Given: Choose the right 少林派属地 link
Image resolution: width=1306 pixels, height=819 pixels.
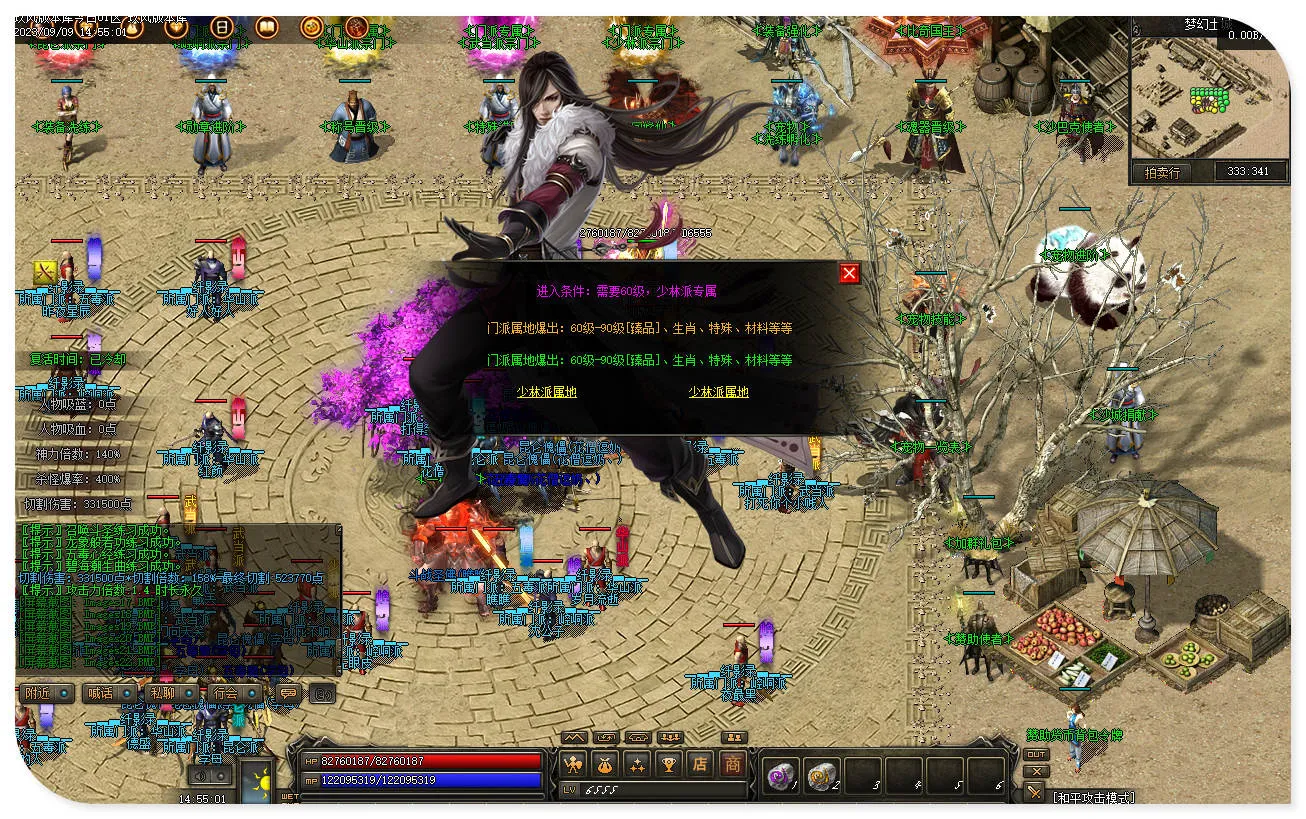Looking at the screenshot, I should 718,392.
